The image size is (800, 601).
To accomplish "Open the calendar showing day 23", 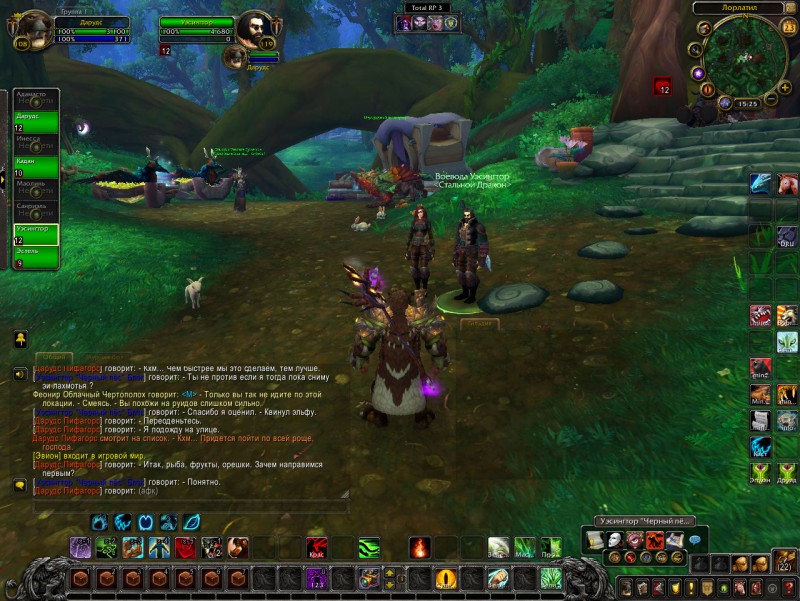I will click(789, 28).
